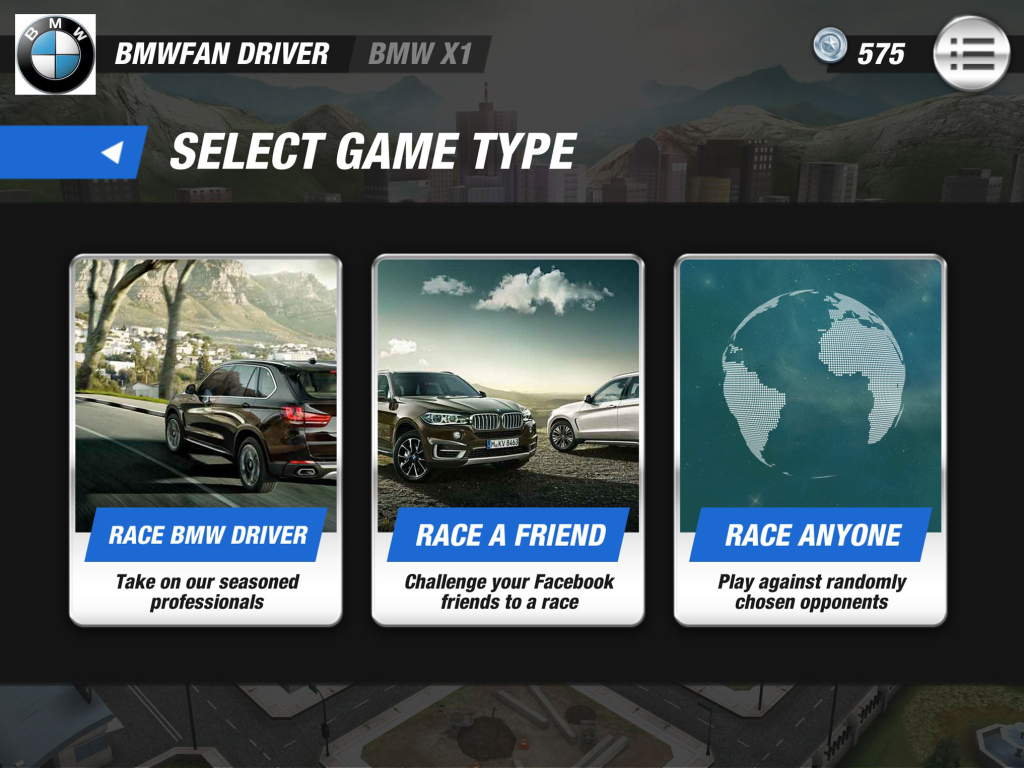Choose the Race BMW Driver game type
Image resolution: width=1024 pixels, height=768 pixels.
[205, 440]
